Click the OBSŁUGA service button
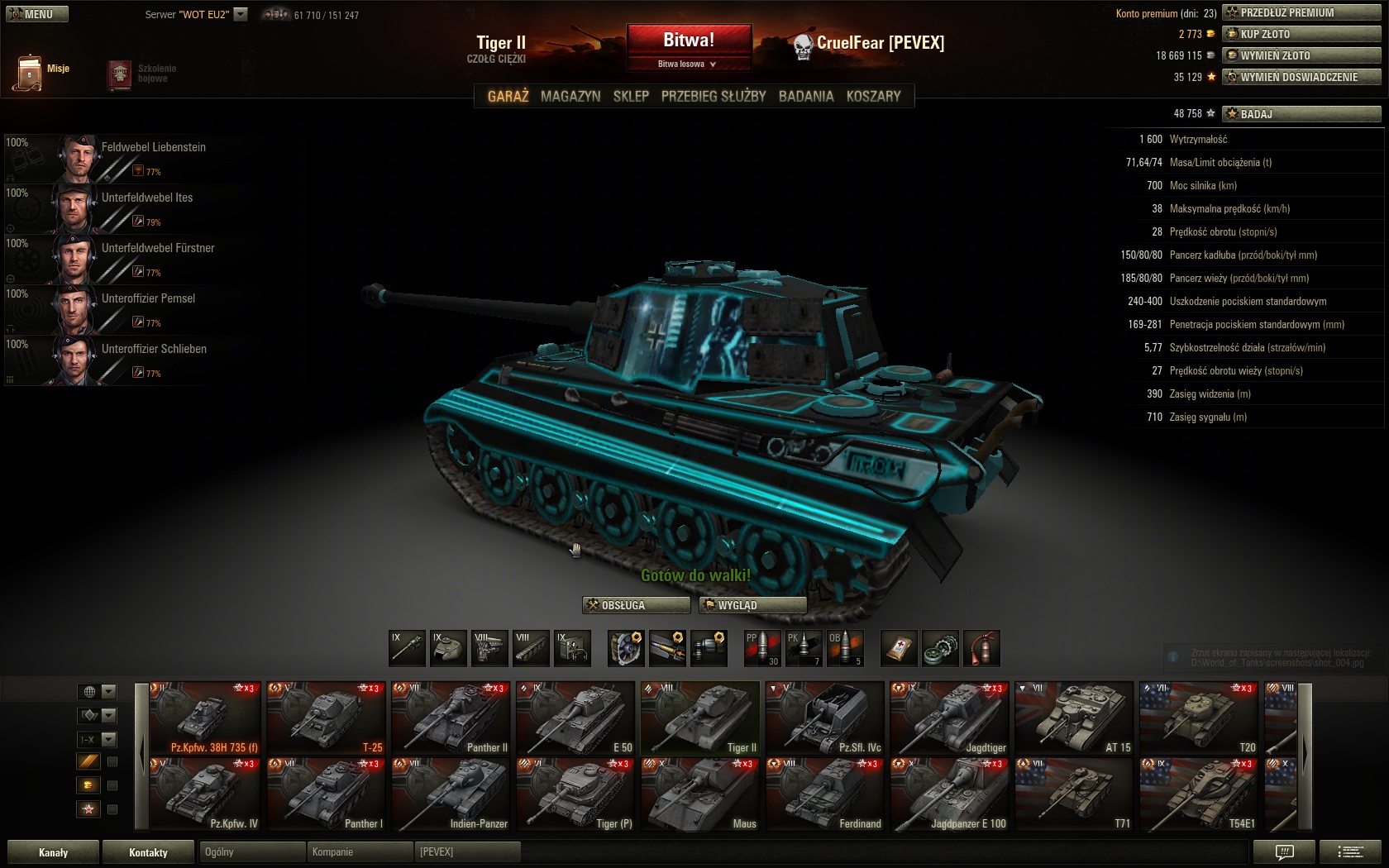This screenshot has width=1389, height=868. click(636, 605)
